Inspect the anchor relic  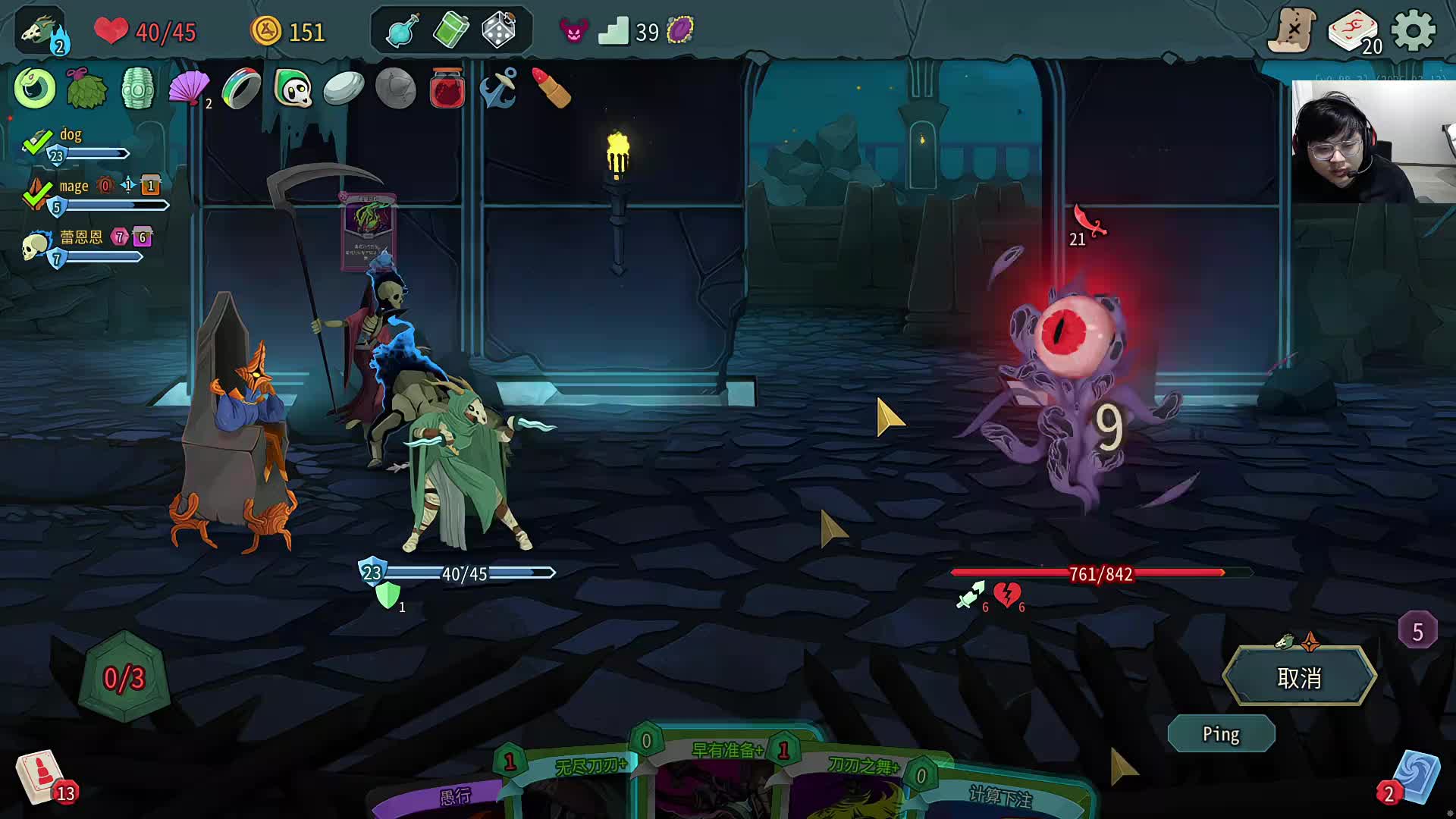point(498,89)
